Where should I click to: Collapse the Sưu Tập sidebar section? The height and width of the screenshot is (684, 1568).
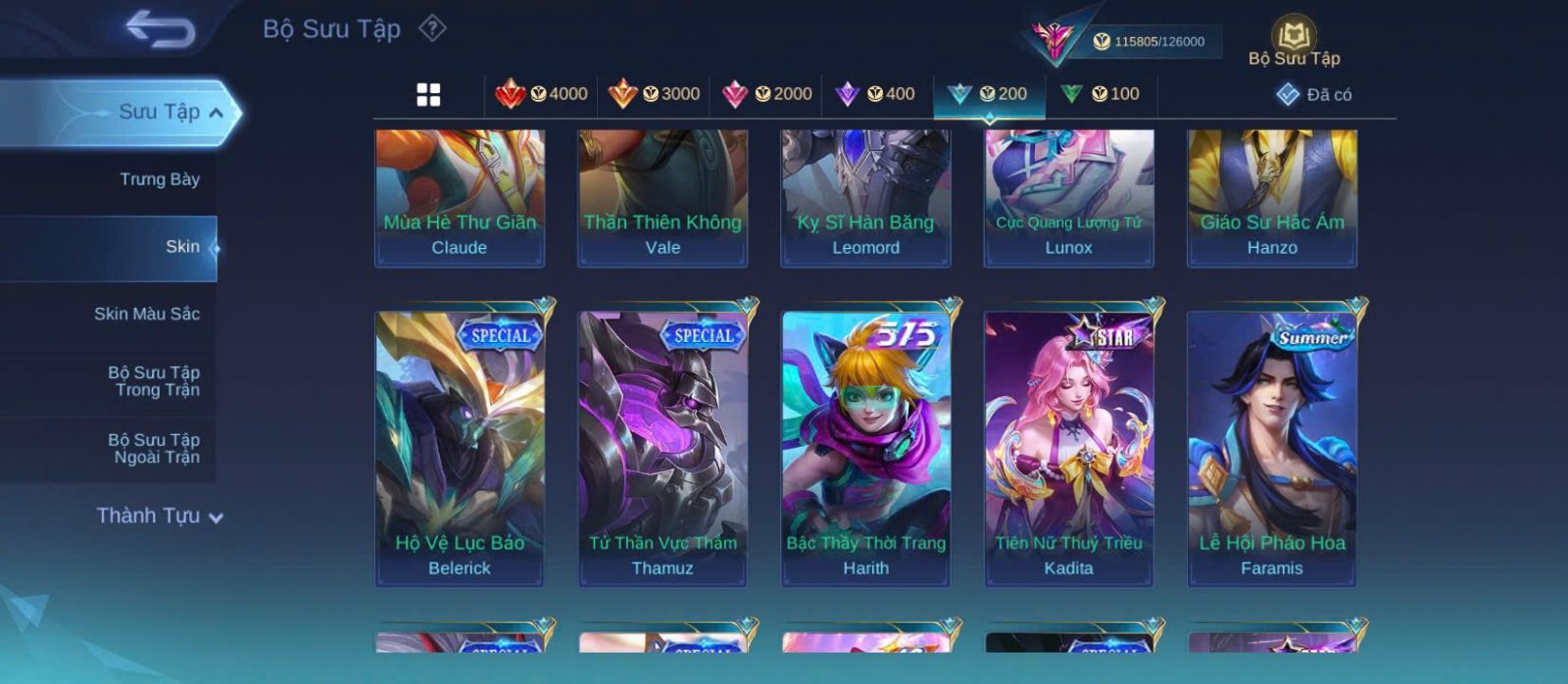[x=216, y=113]
